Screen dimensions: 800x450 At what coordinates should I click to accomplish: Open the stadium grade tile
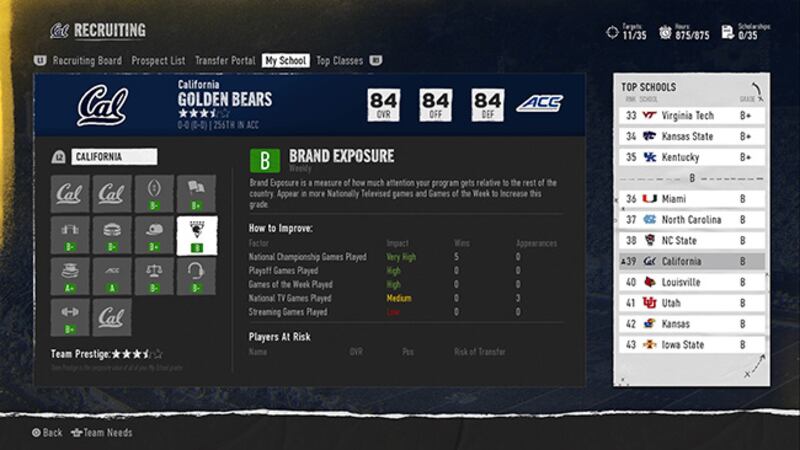click(x=112, y=235)
